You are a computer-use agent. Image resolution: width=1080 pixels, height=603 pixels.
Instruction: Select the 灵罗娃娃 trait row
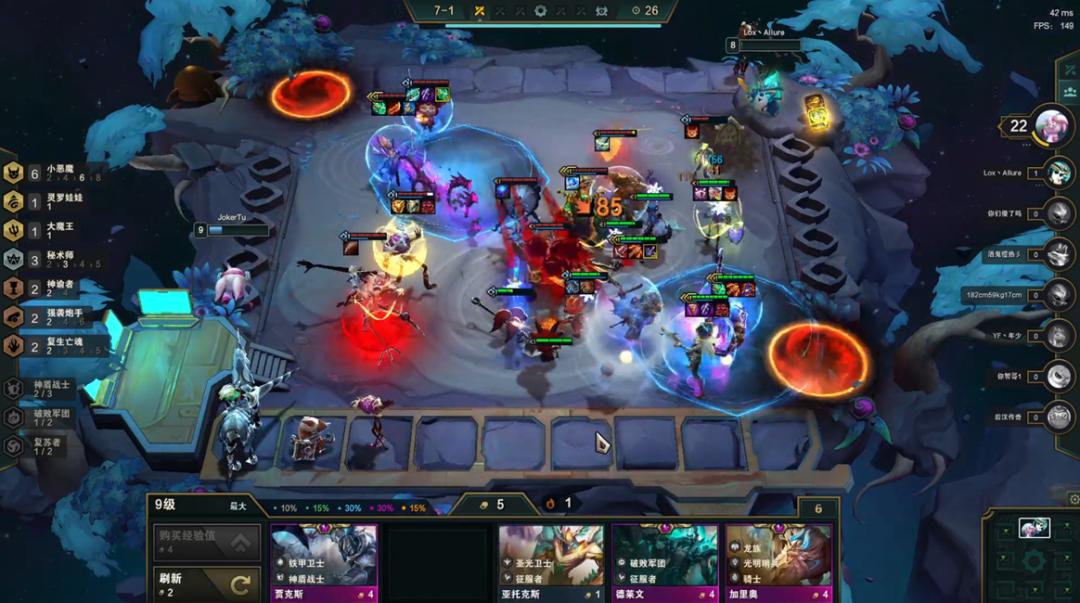pos(50,202)
